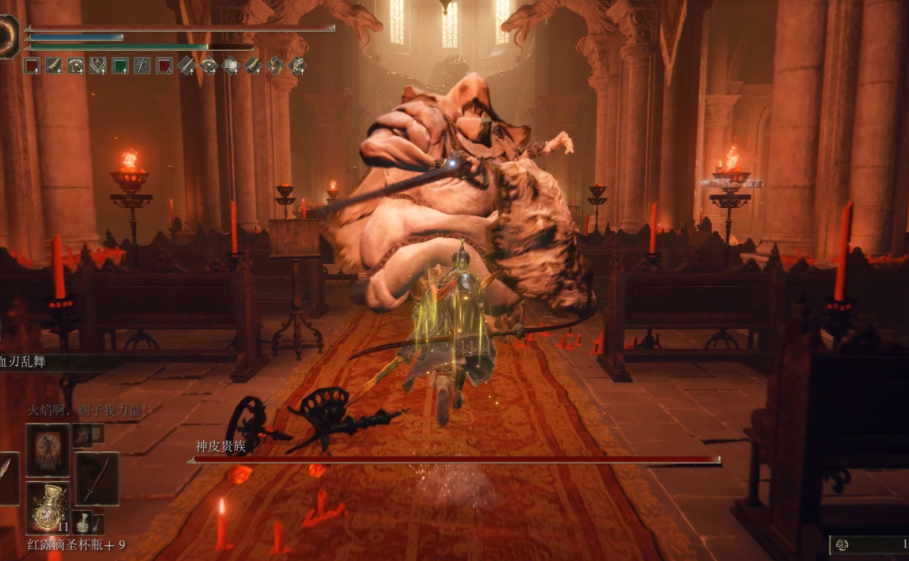909x561 pixels.
Task: Select the right-hand katana weapon slot
Action: (x=97, y=478)
